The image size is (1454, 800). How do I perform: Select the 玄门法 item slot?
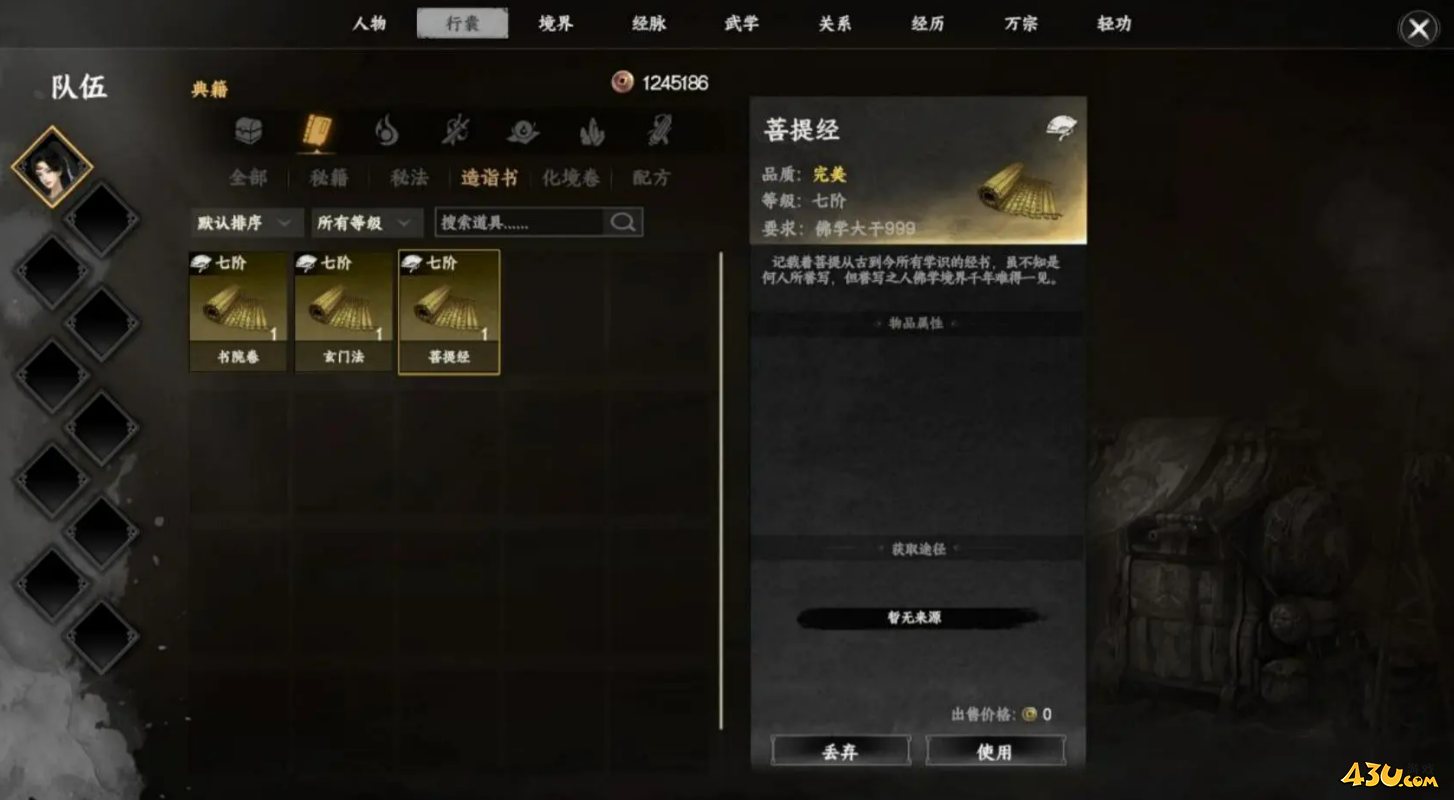click(343, 310)
